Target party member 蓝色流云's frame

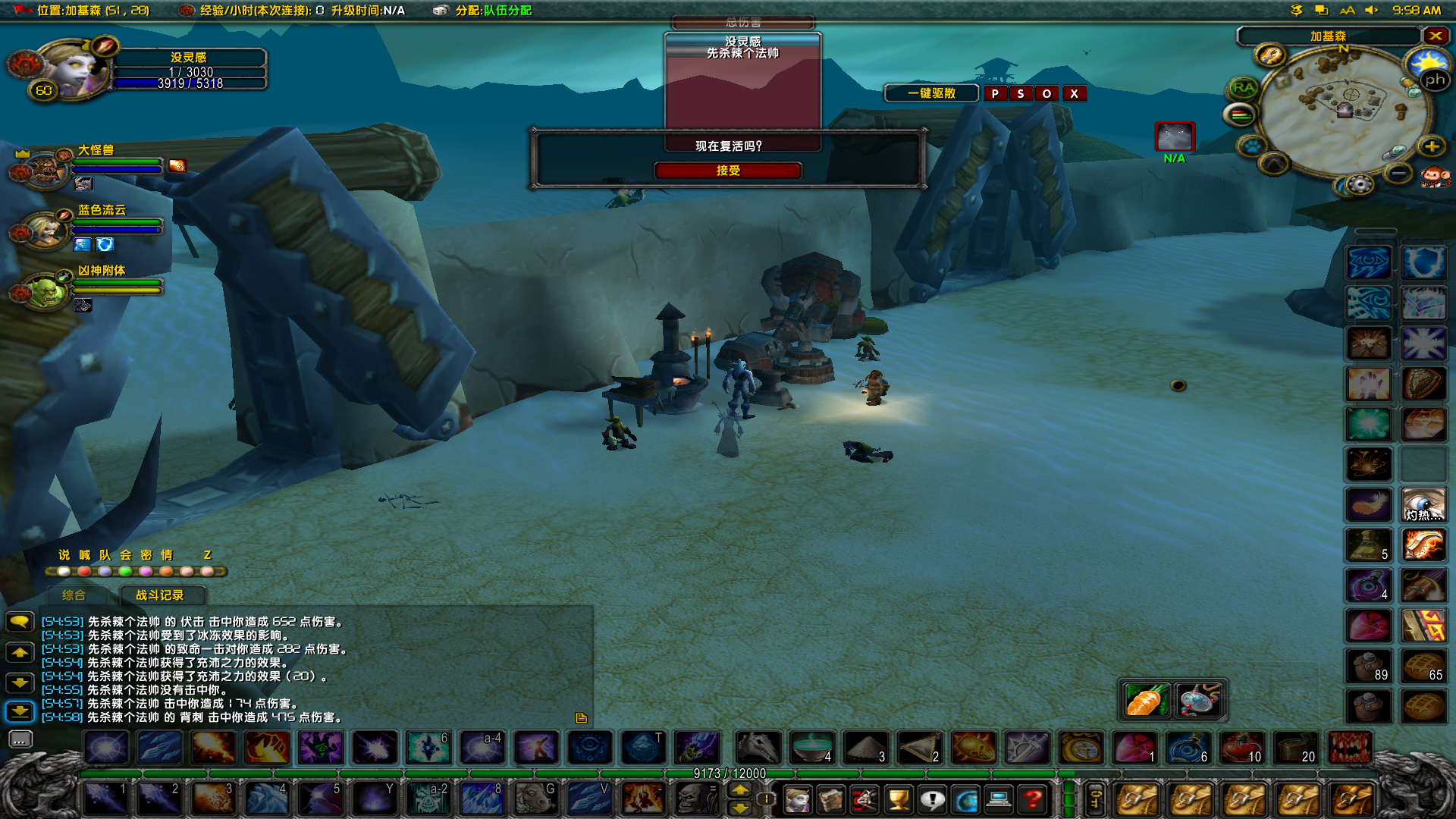click(45, 229)
